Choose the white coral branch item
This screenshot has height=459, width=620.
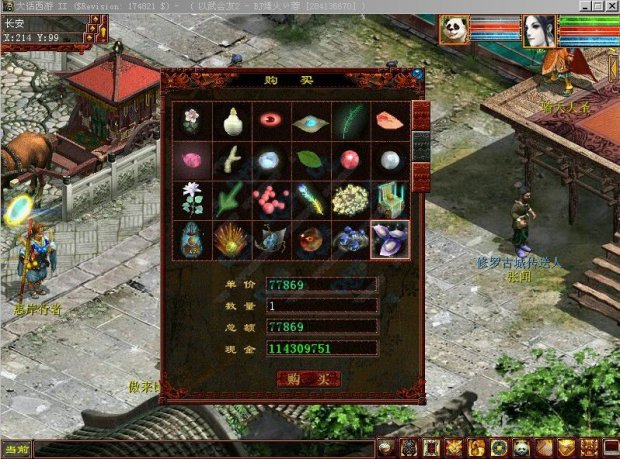[232, 160]
